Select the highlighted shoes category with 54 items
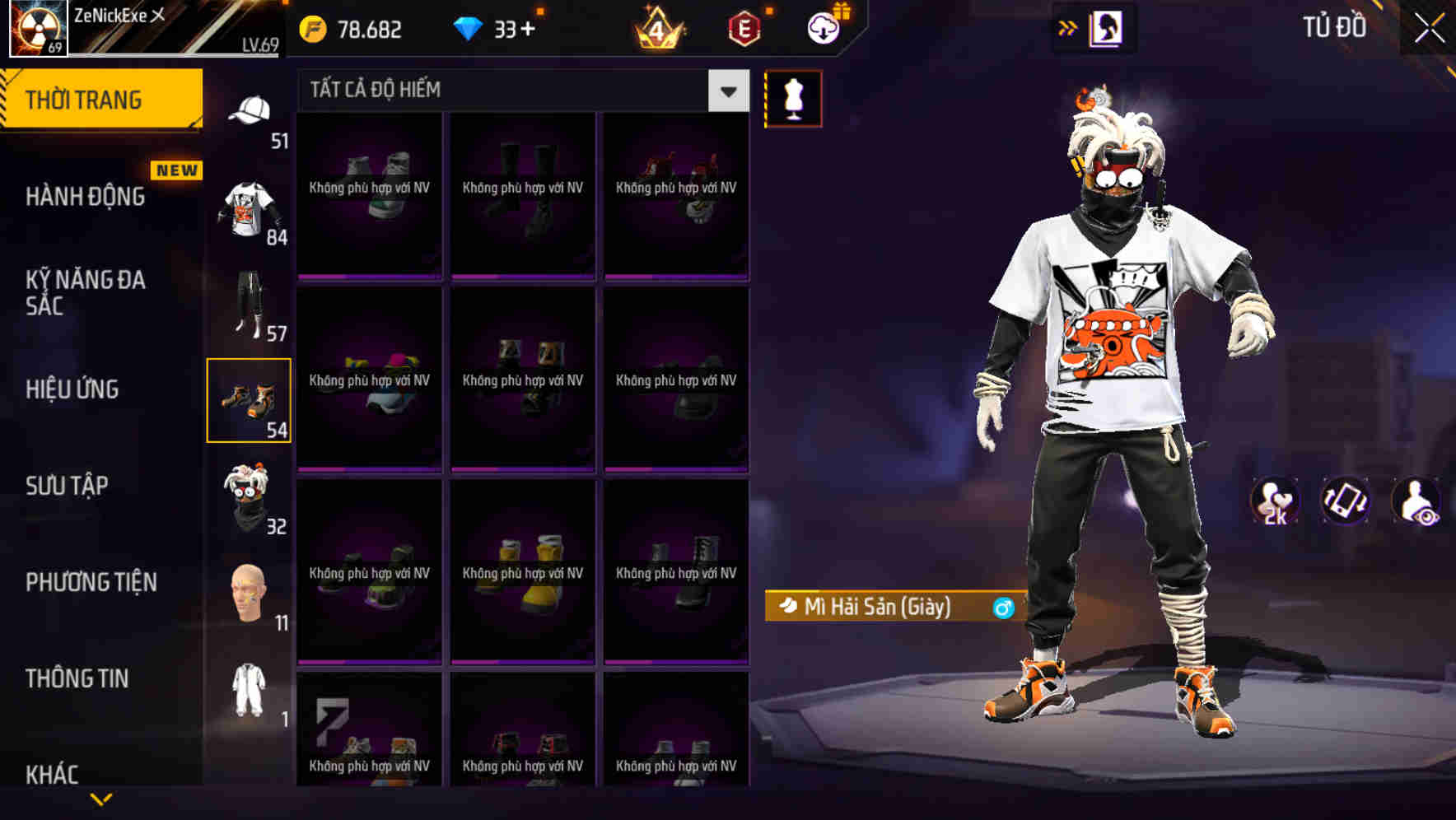The image size is (1456, 820). click(x=250, y=399)
